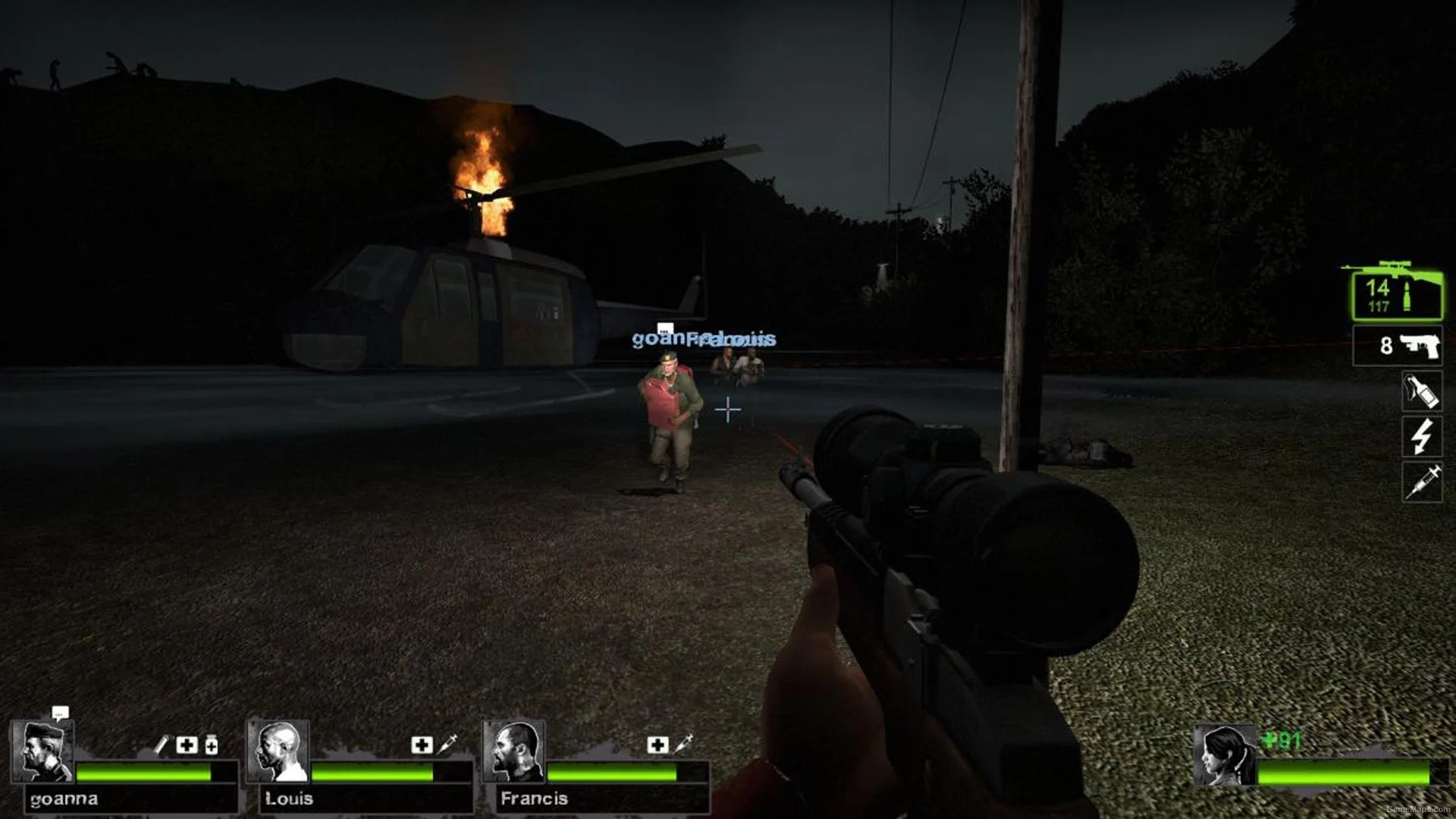Switch to the pistol weapon slot

[x=1397, y=346]
